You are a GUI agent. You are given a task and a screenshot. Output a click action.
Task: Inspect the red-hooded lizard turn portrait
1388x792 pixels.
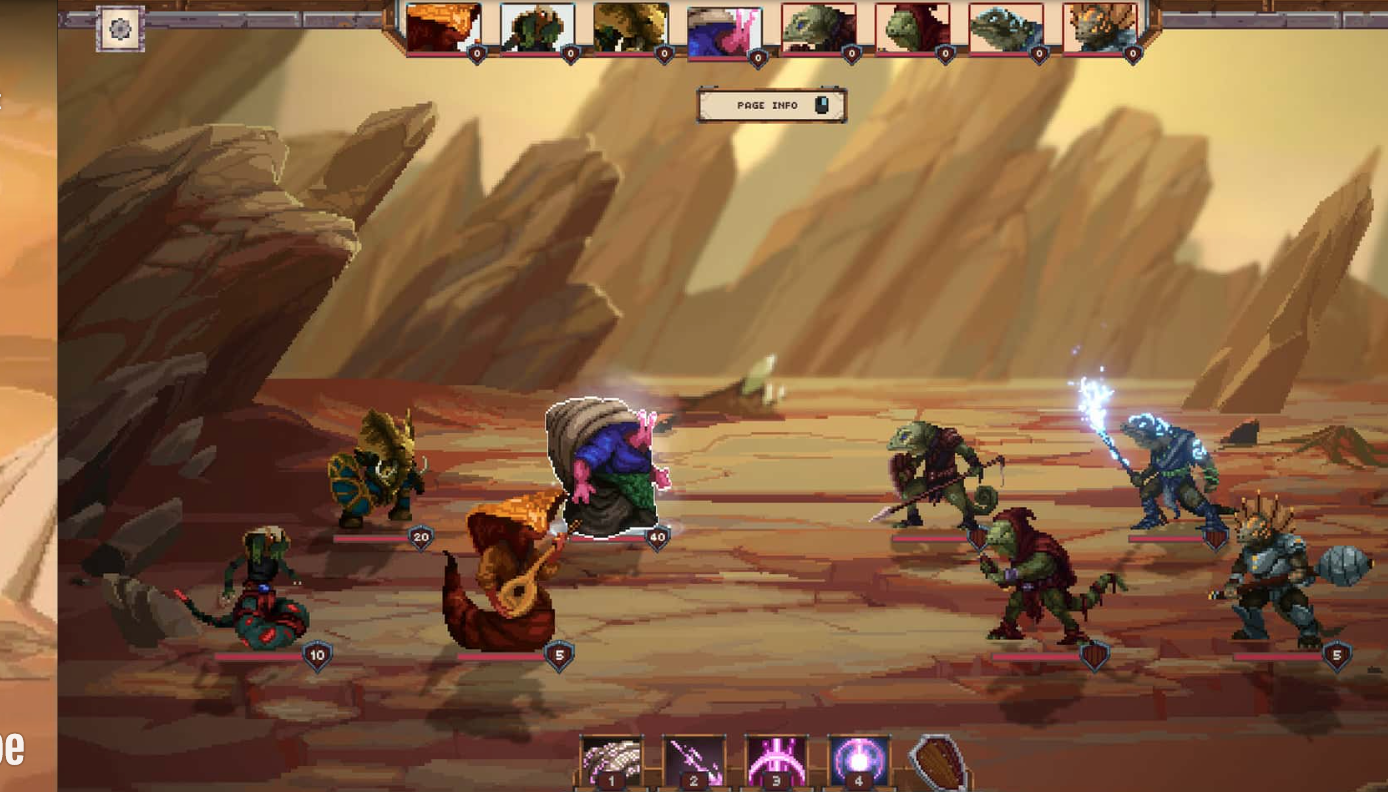(912, 28)
